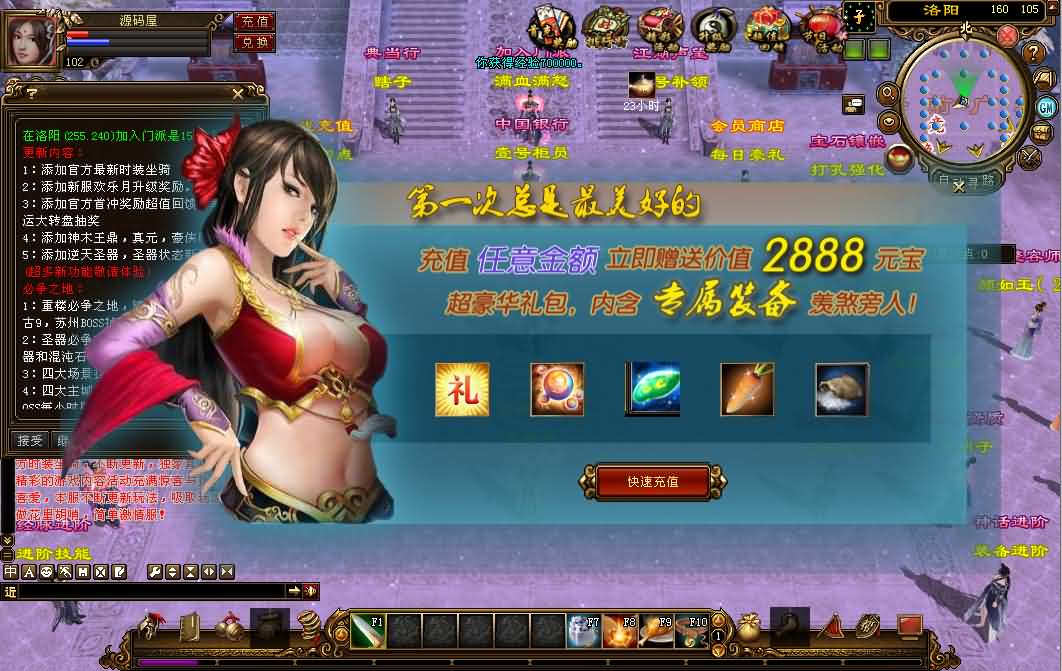
Task: Open the money bag inventory icon
Action: (748, 627)
